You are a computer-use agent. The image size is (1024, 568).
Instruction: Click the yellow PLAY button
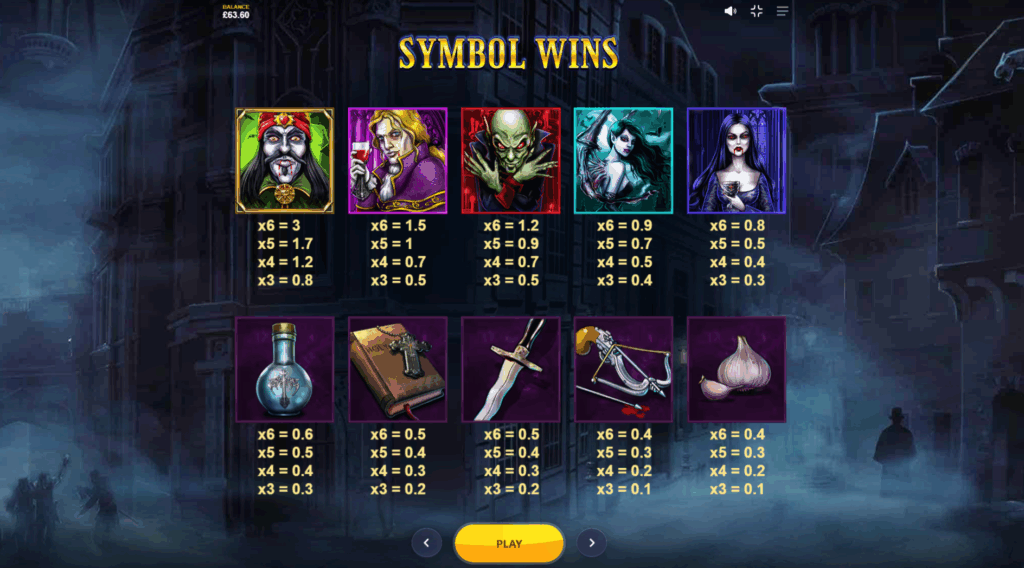[509, 543]
